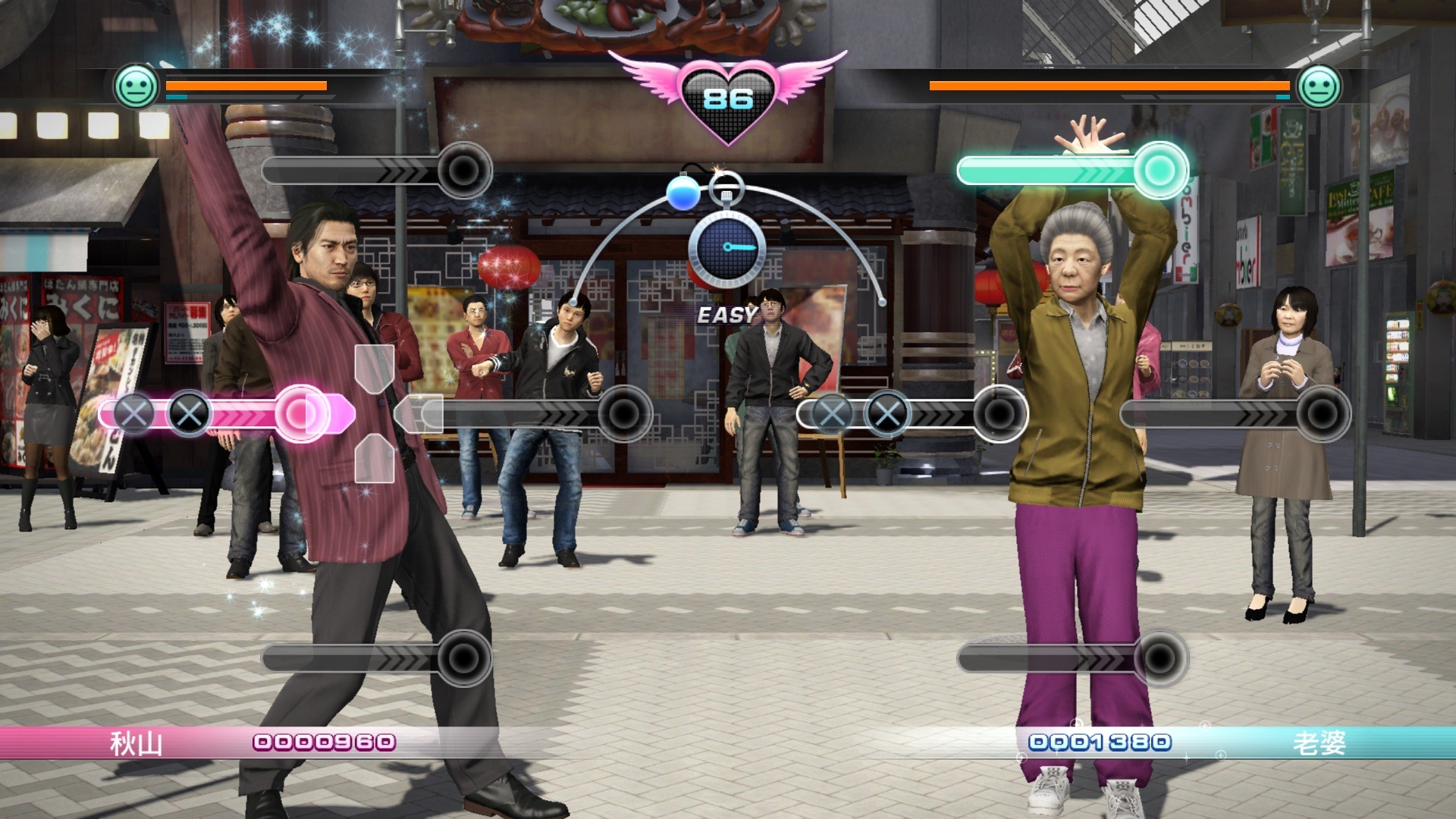
Task: Select the blue orb on the arc
Action: point(682,193)
